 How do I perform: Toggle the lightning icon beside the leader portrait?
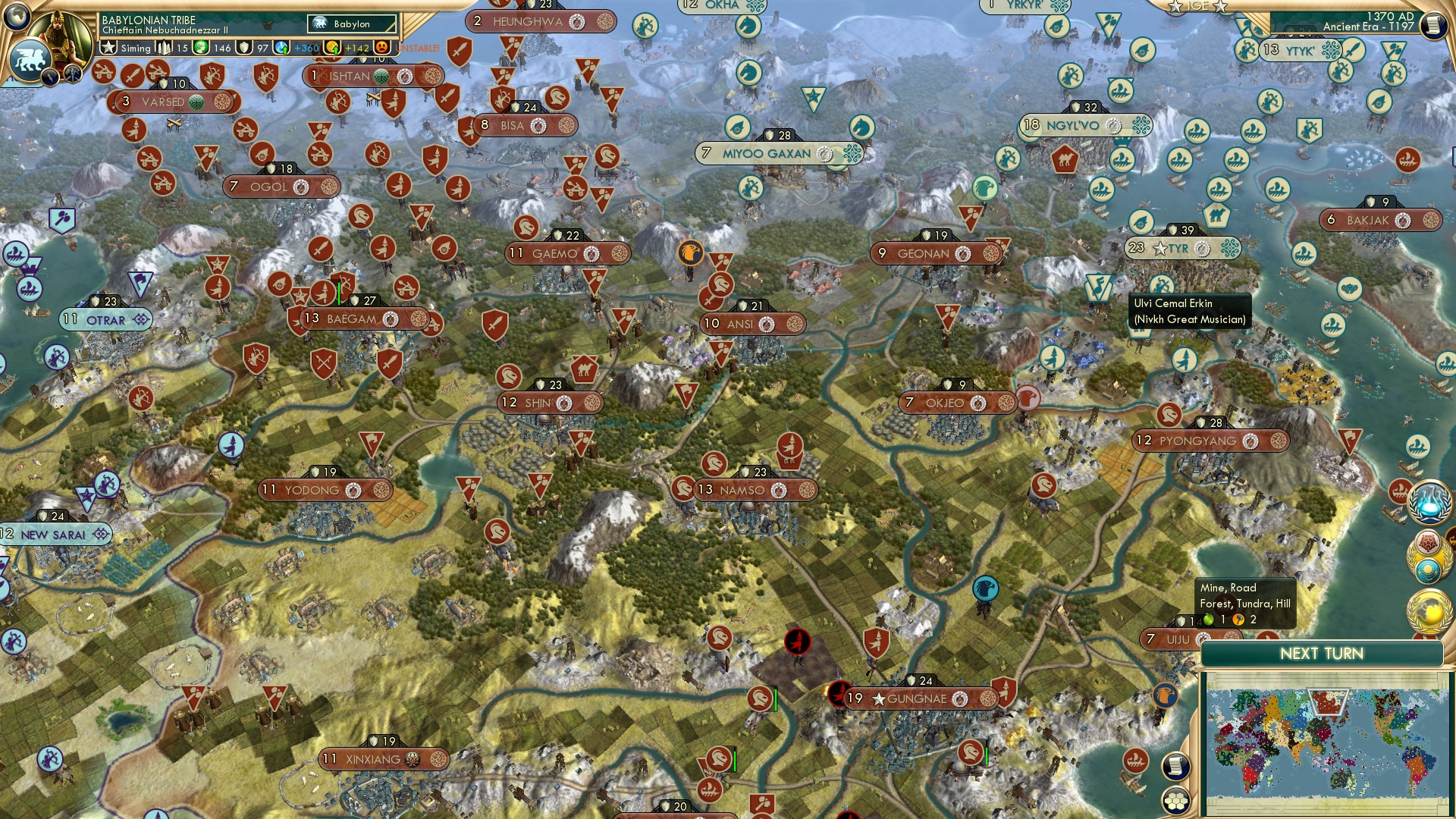click(x=50, y=76)
